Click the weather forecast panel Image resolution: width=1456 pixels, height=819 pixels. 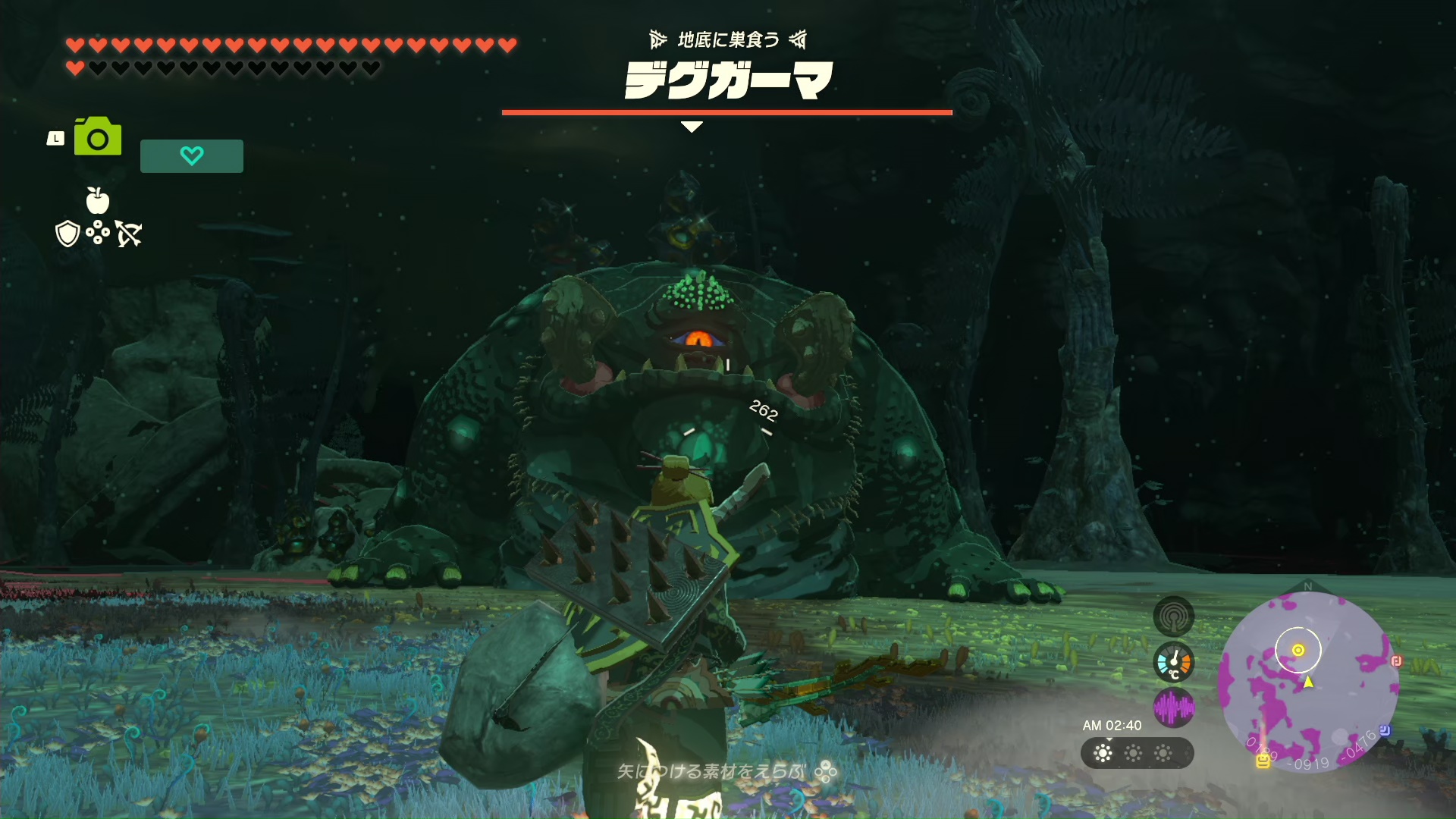point(1137,753)
